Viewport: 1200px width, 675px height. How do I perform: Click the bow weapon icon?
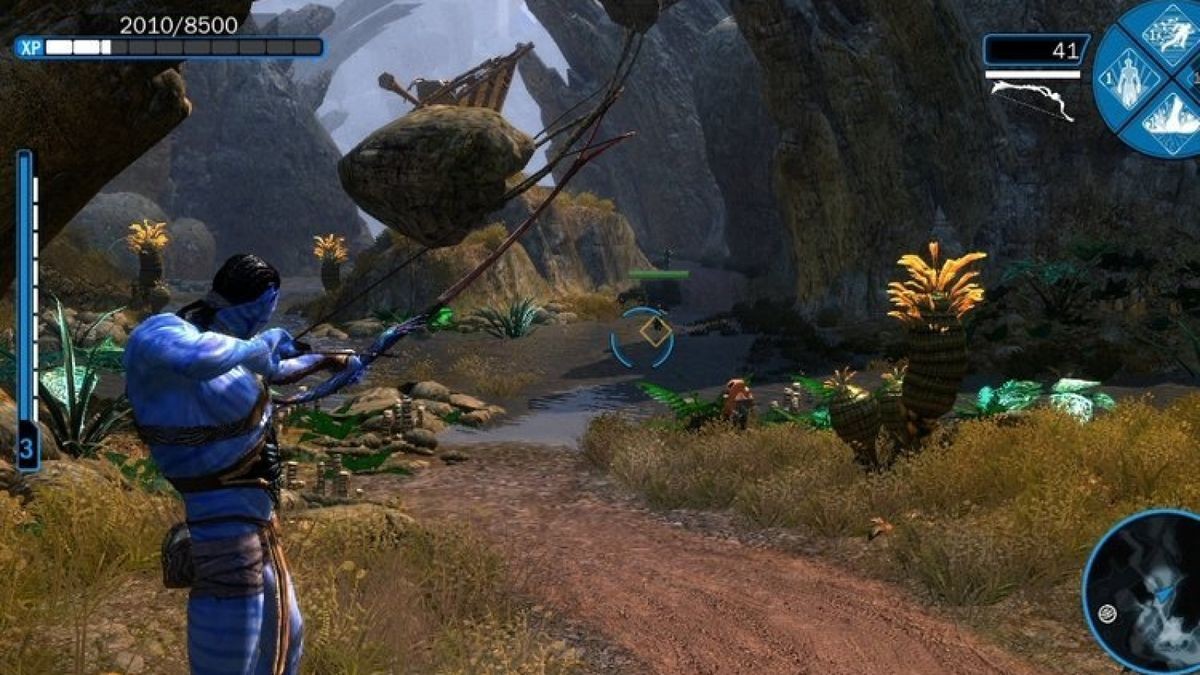(1032, 100)
